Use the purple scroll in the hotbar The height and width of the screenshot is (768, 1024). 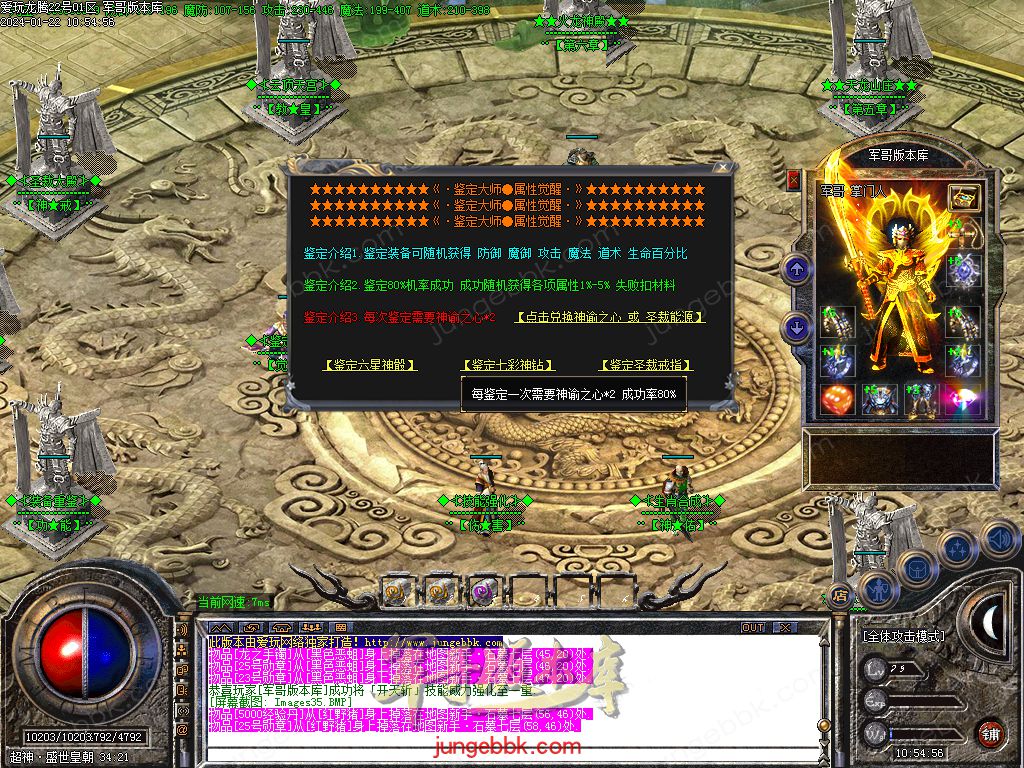pos(483,592)
